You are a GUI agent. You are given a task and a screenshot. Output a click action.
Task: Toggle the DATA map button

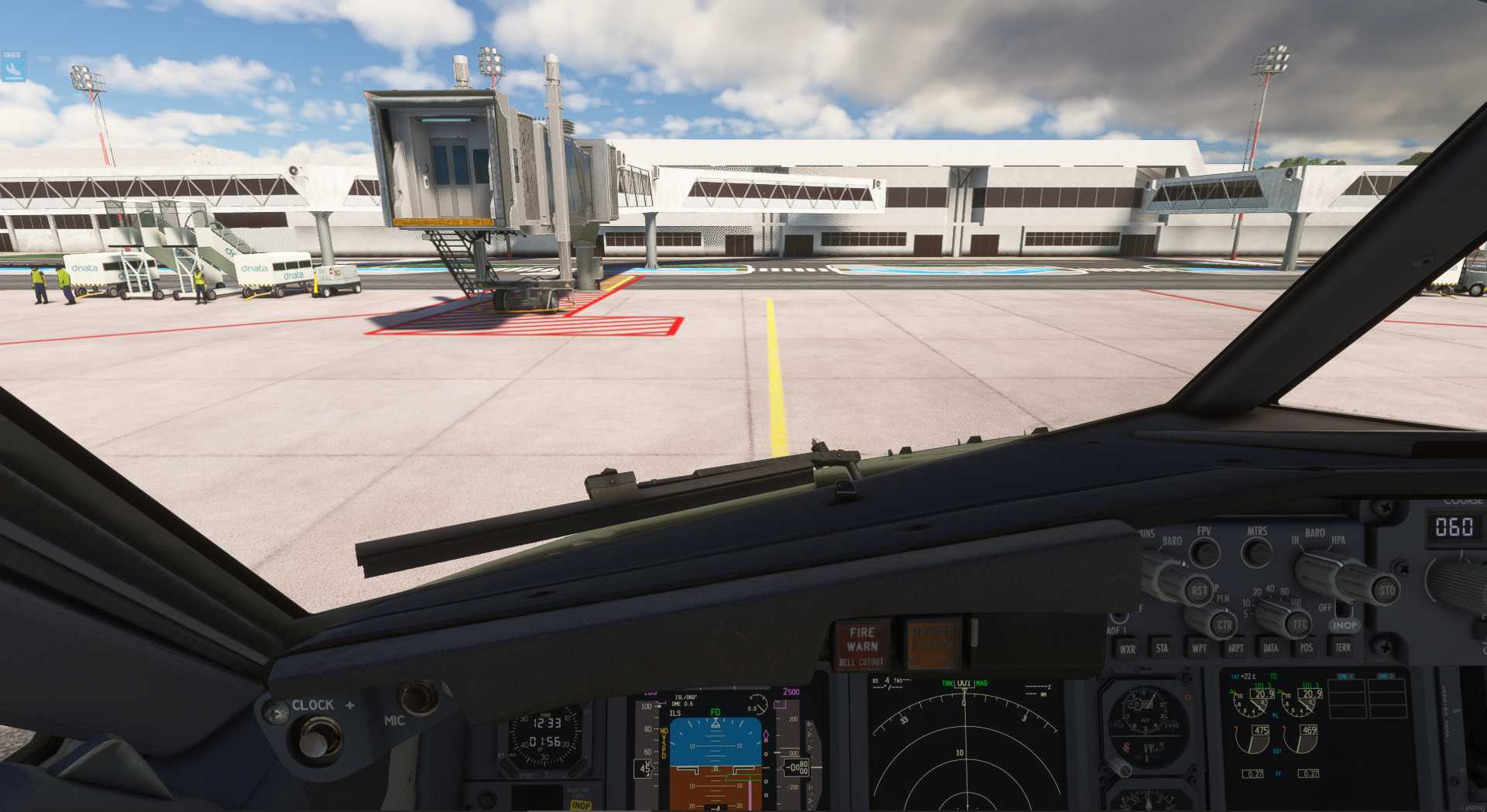pos(1271,649)
